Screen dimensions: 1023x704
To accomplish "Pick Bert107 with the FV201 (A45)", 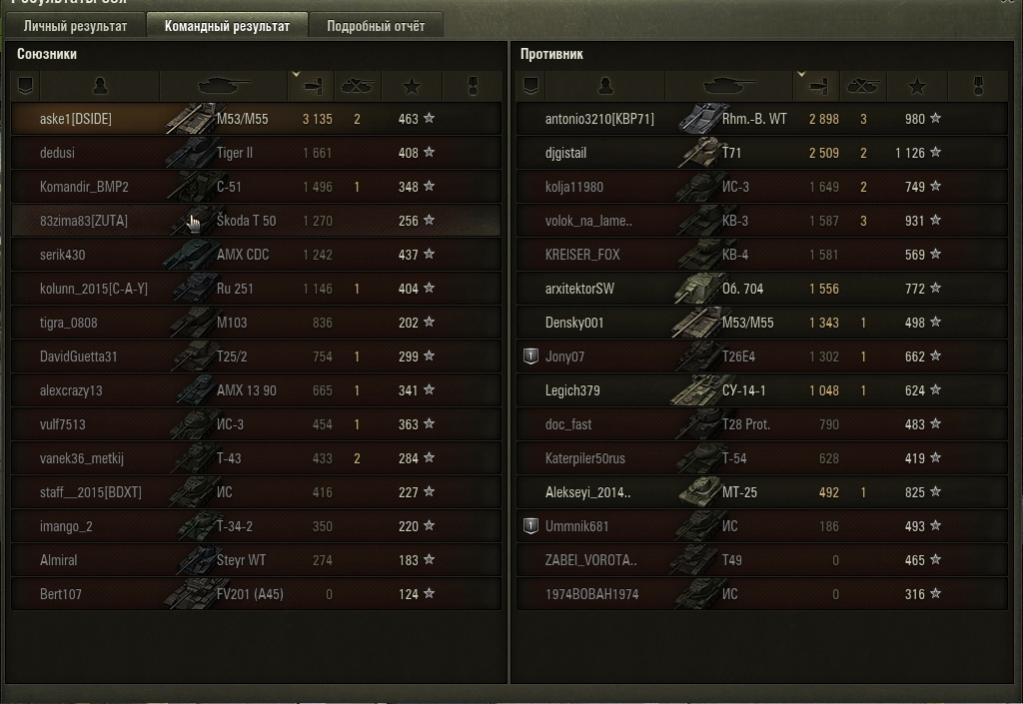I will pos(255,594).
